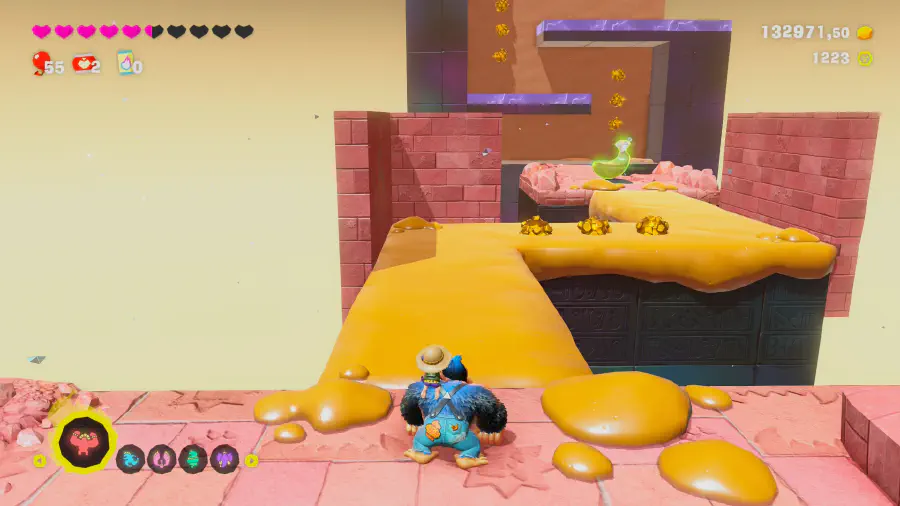
Task: Select the blue flame juice can
Action: pyautogui.click(x=125, y=64)
